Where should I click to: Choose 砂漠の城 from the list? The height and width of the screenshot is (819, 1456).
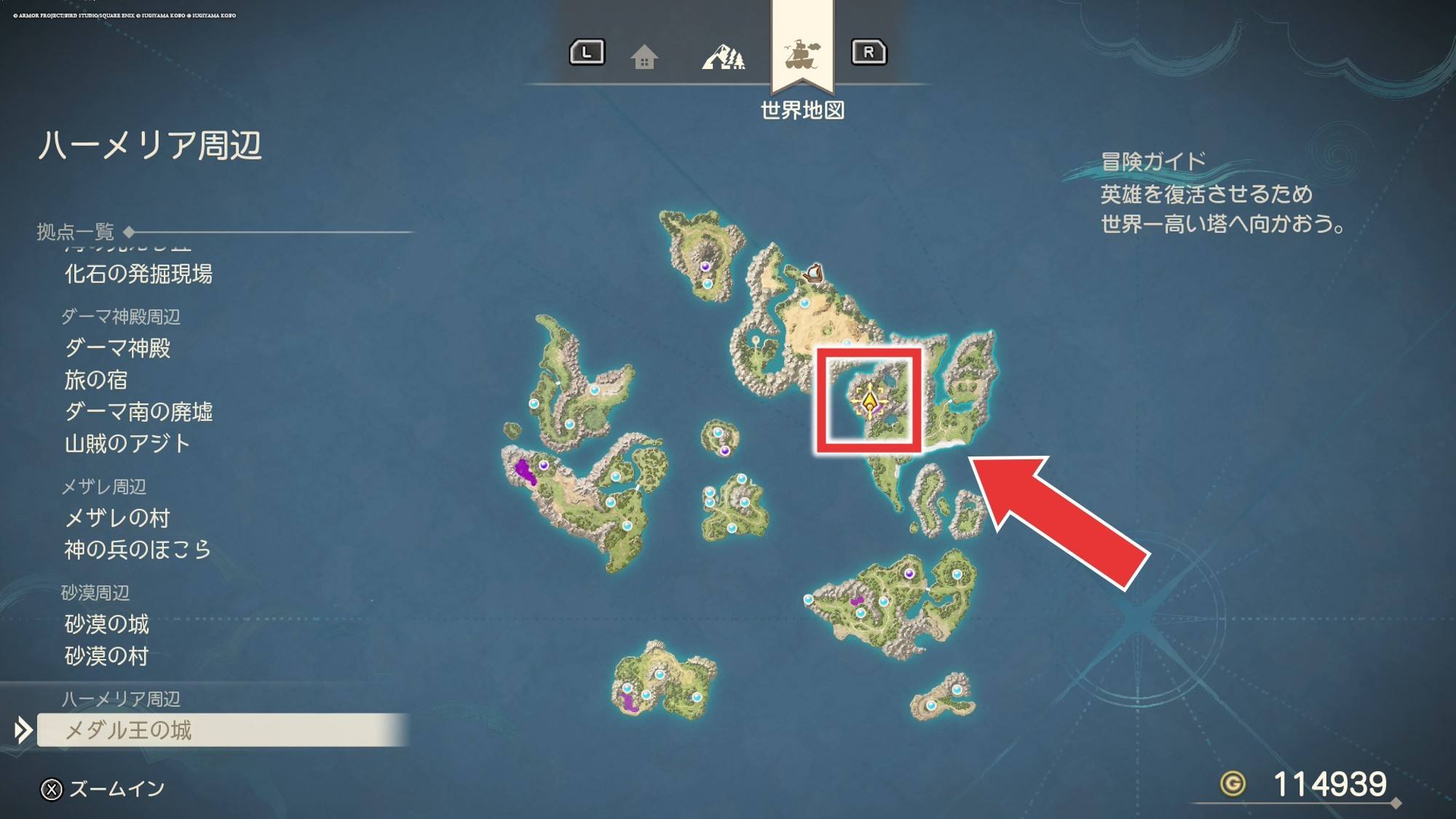point(106,625)
